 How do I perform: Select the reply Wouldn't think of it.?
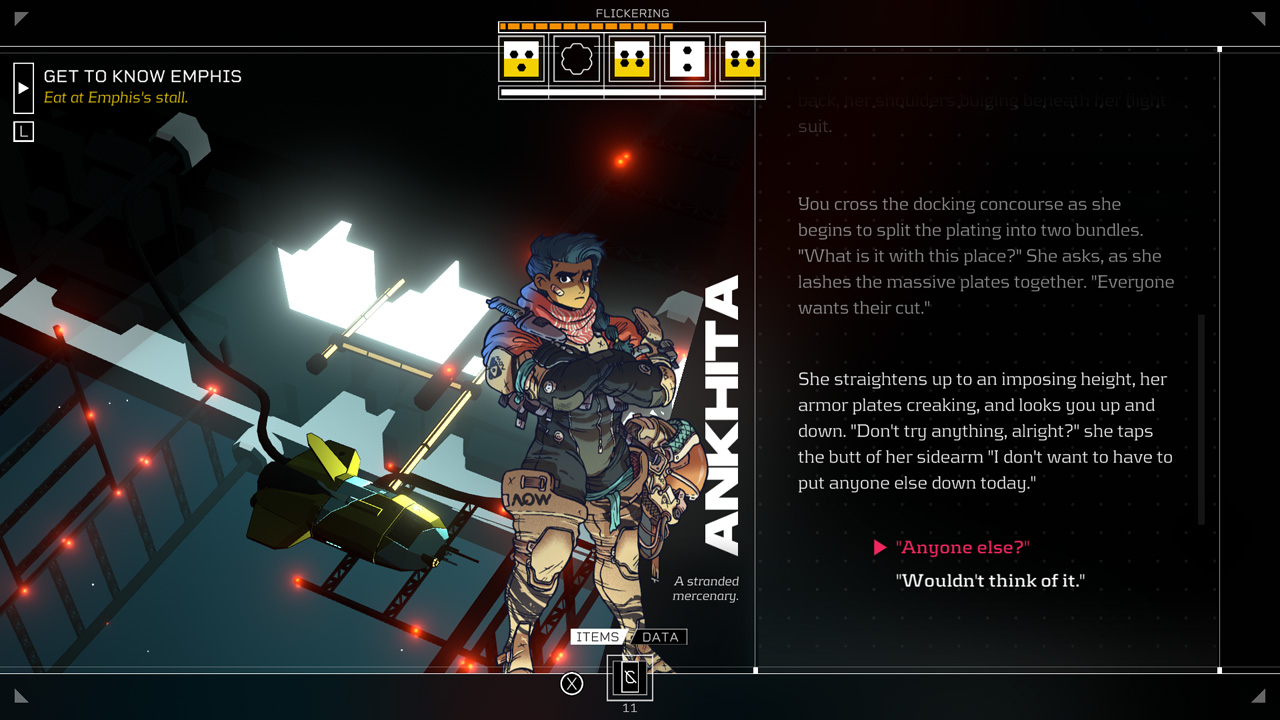(991, 580)
